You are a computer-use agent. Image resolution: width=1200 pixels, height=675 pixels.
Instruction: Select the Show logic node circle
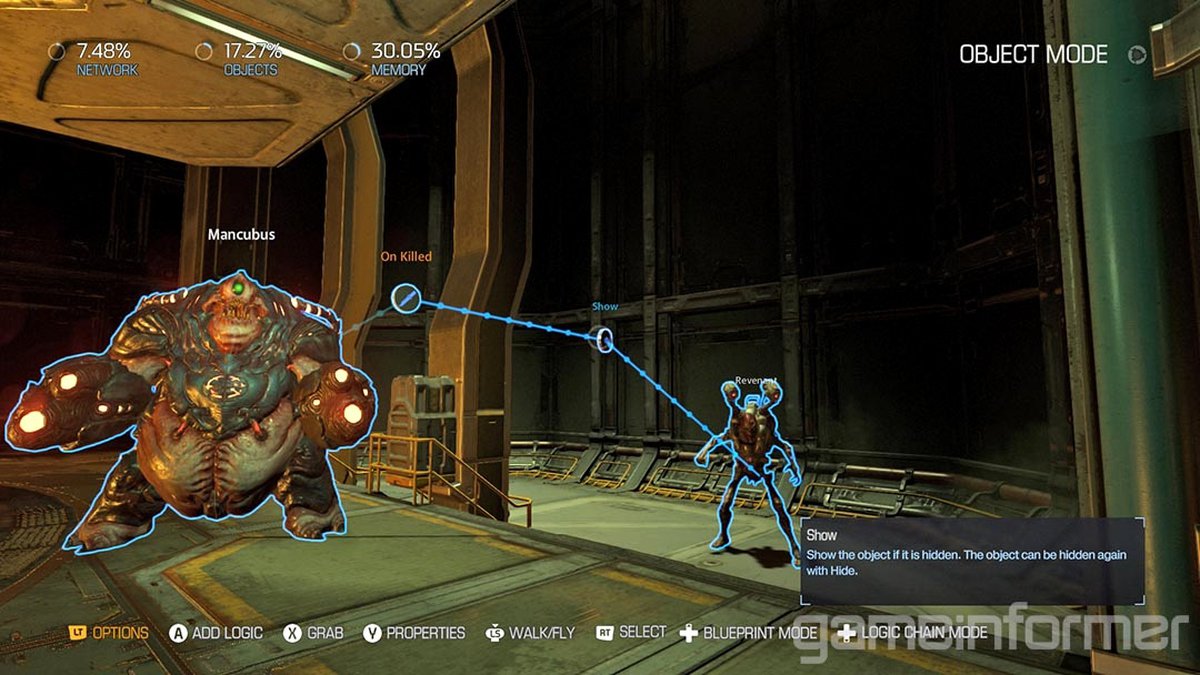click(x=604, y=339)
